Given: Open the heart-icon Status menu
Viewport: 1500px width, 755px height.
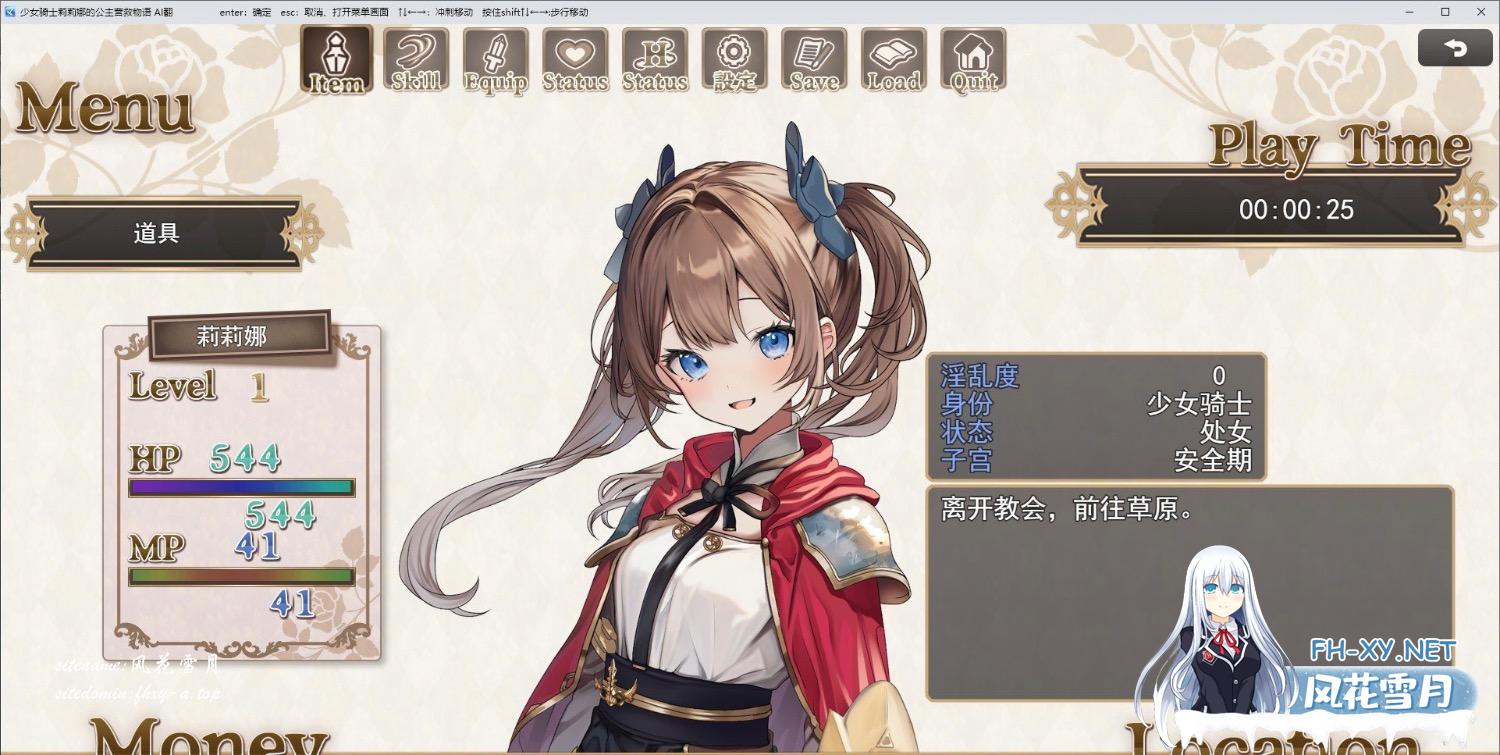Looking at the screenshot, I should [575, 59].
